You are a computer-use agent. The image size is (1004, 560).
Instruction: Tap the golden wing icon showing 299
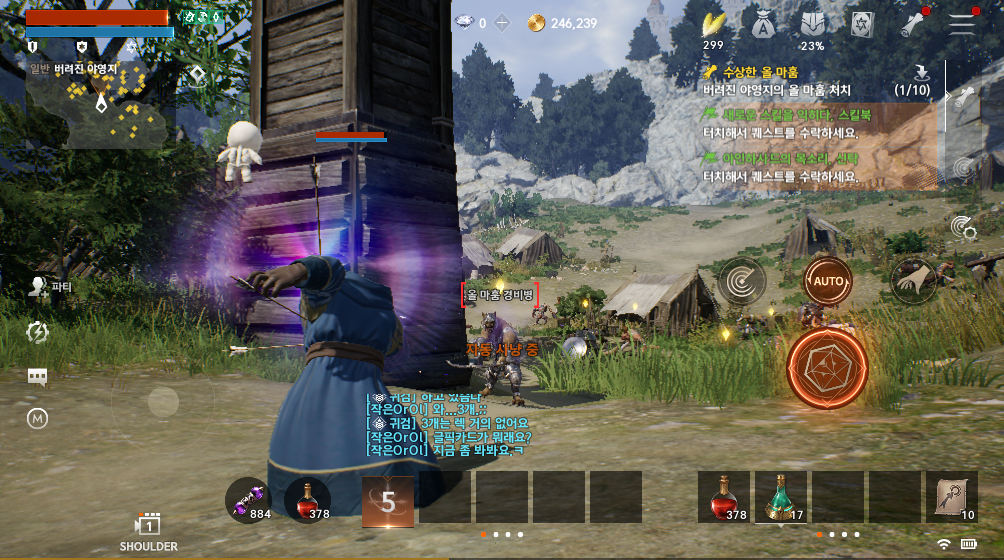tap(713, 25)
